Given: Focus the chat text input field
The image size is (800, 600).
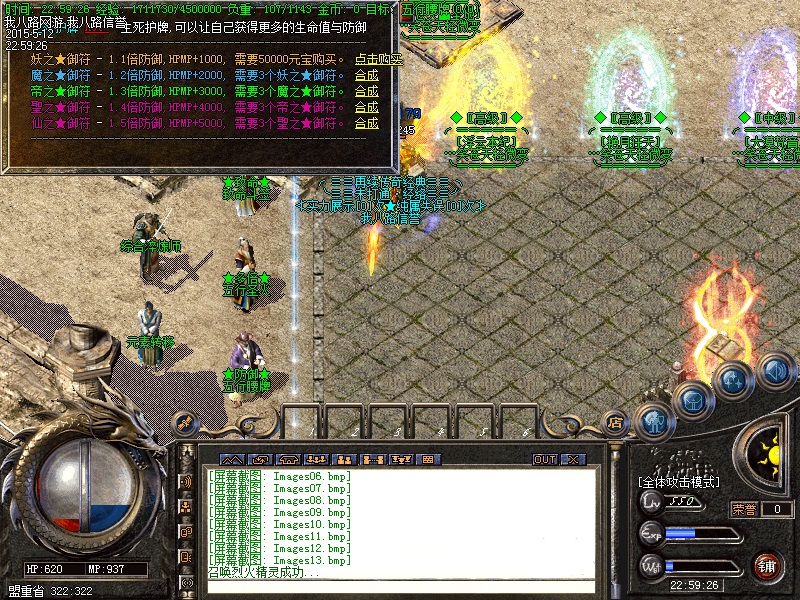Looking at the screenshot, I should point(400,588).
